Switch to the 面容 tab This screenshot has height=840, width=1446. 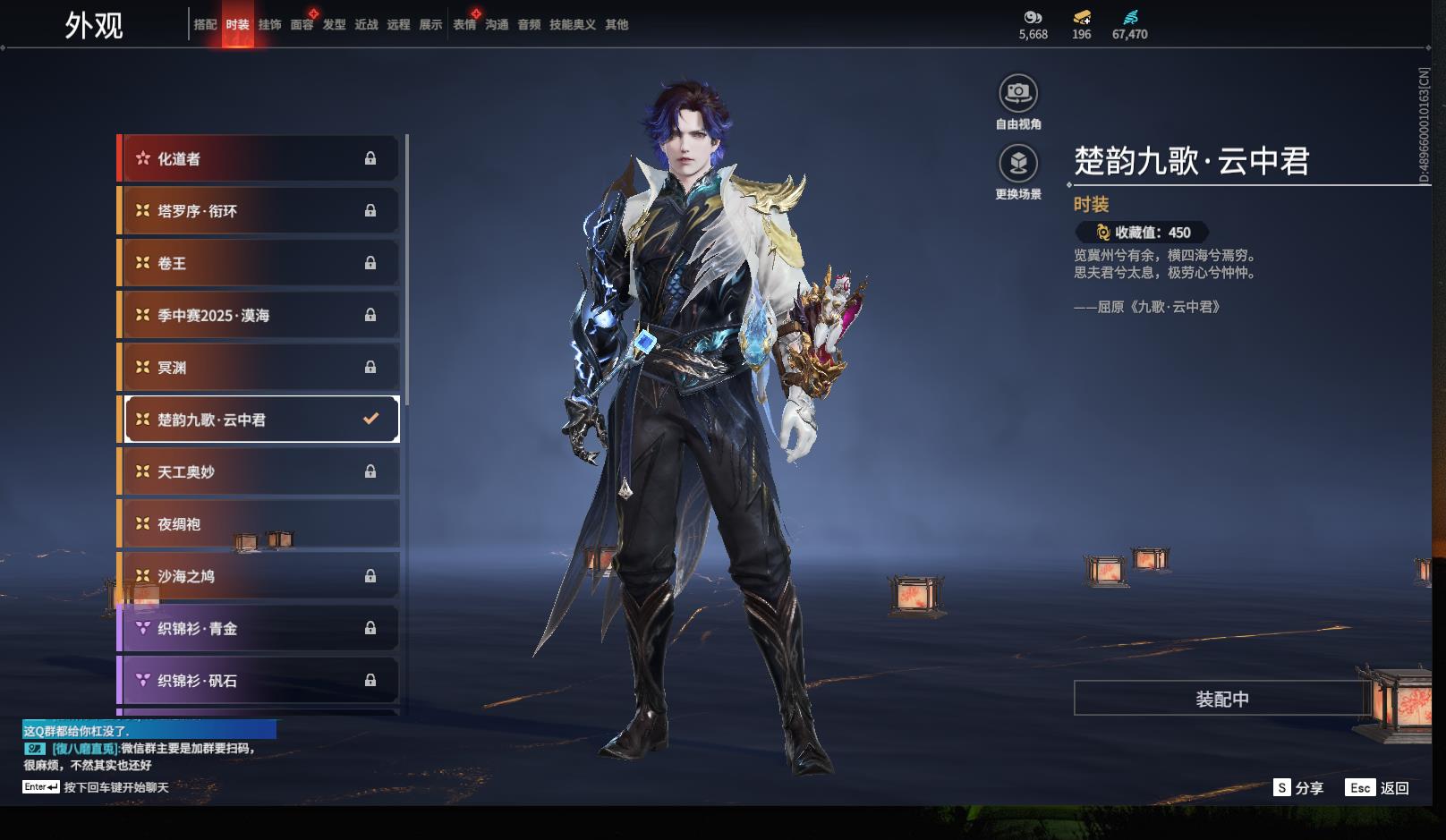pos(302,25)
